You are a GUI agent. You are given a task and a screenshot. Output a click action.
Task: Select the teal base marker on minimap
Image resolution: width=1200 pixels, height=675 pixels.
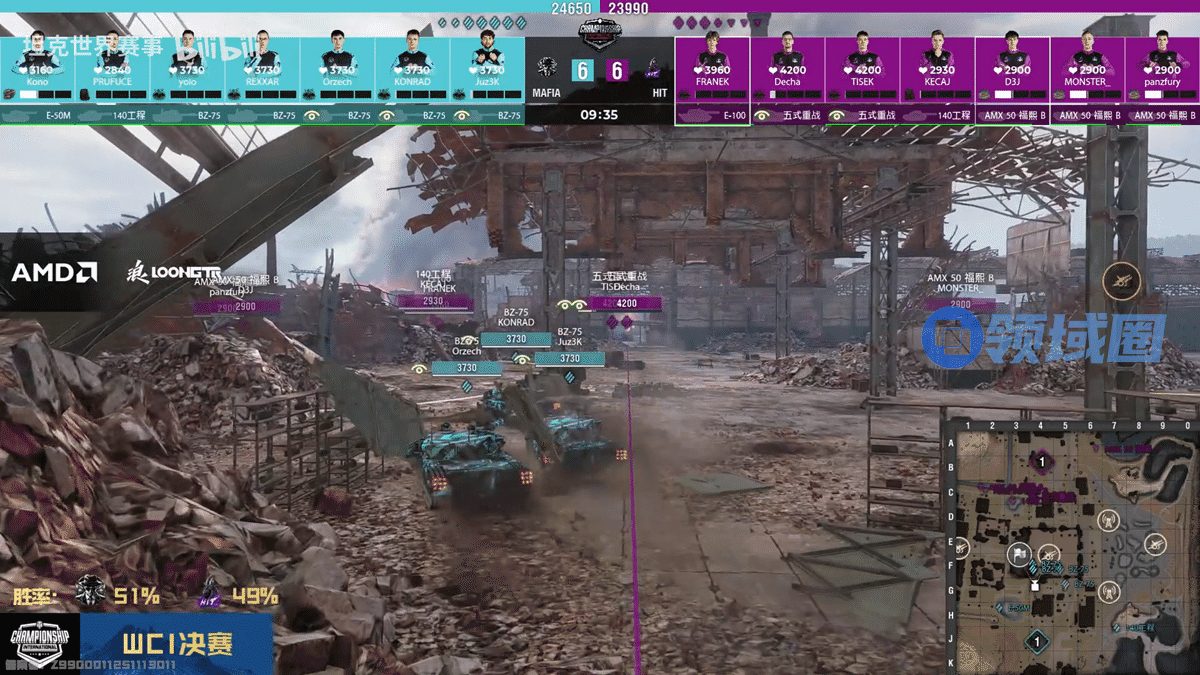click(1038, 641)
